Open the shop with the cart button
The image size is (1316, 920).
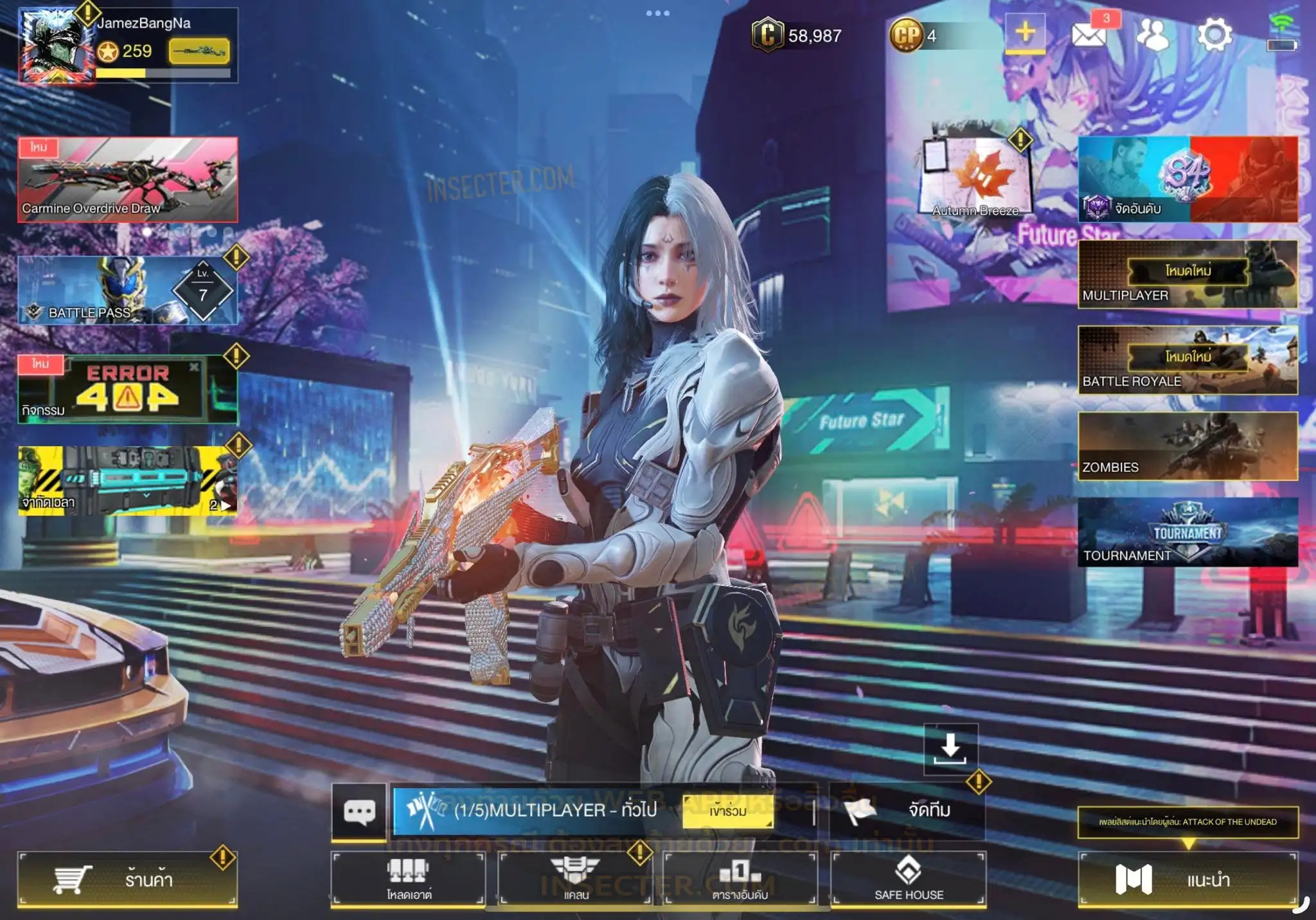pyautogui.click(x=127, y=879)
